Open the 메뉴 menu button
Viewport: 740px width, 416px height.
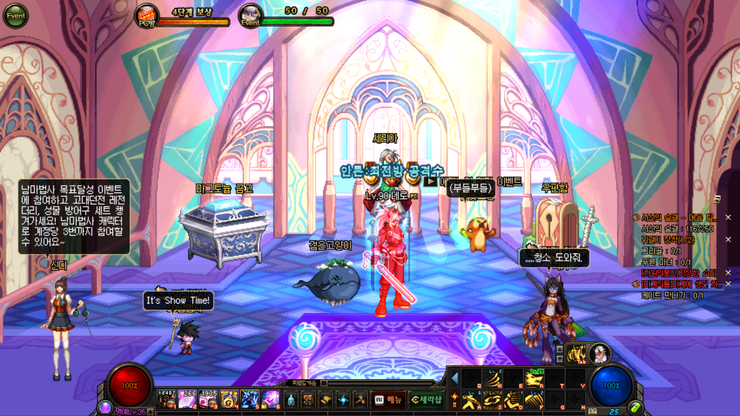coord(389,400)
